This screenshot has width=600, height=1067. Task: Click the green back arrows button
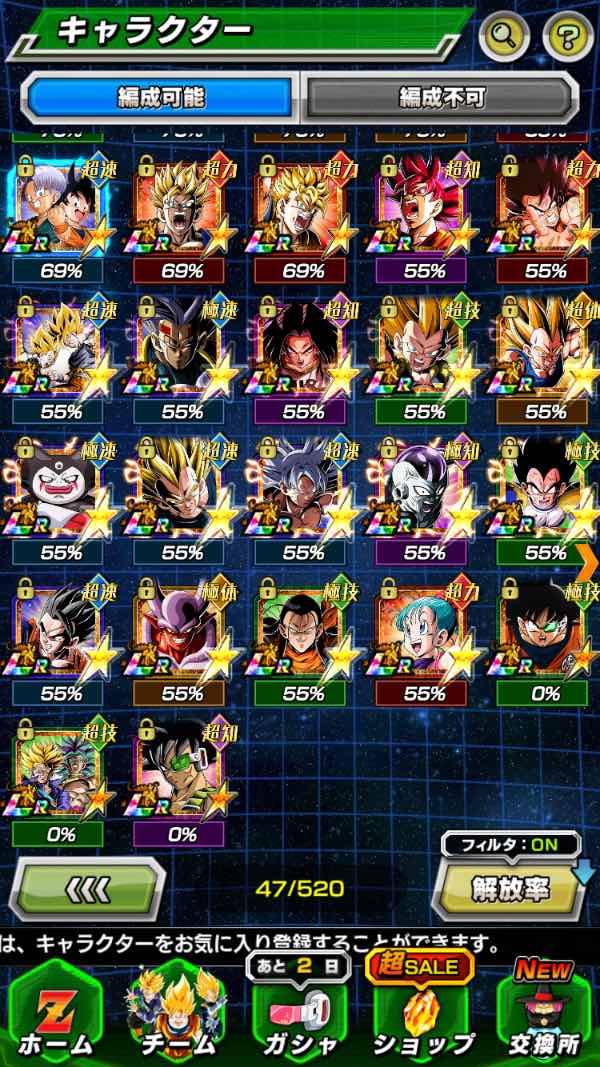coord(87,887)
